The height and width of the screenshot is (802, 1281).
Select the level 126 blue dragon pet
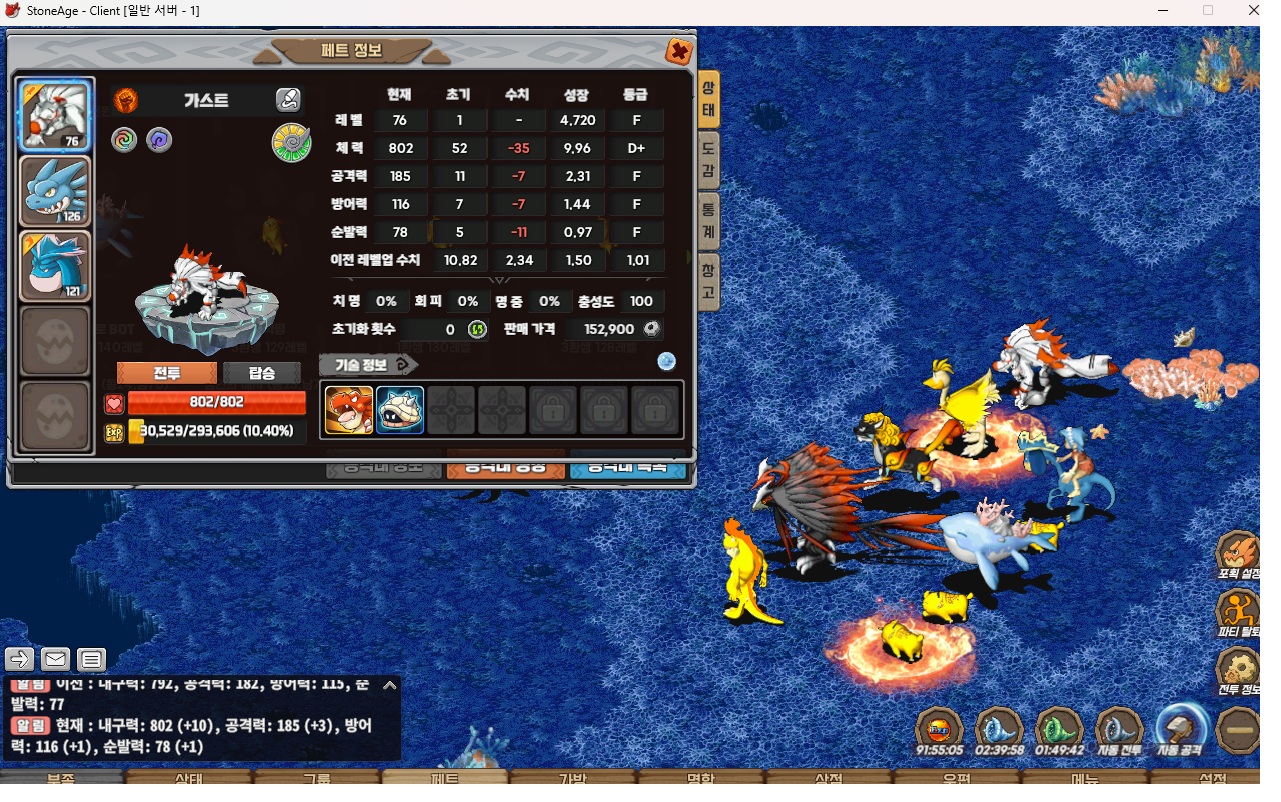[55, 191]
